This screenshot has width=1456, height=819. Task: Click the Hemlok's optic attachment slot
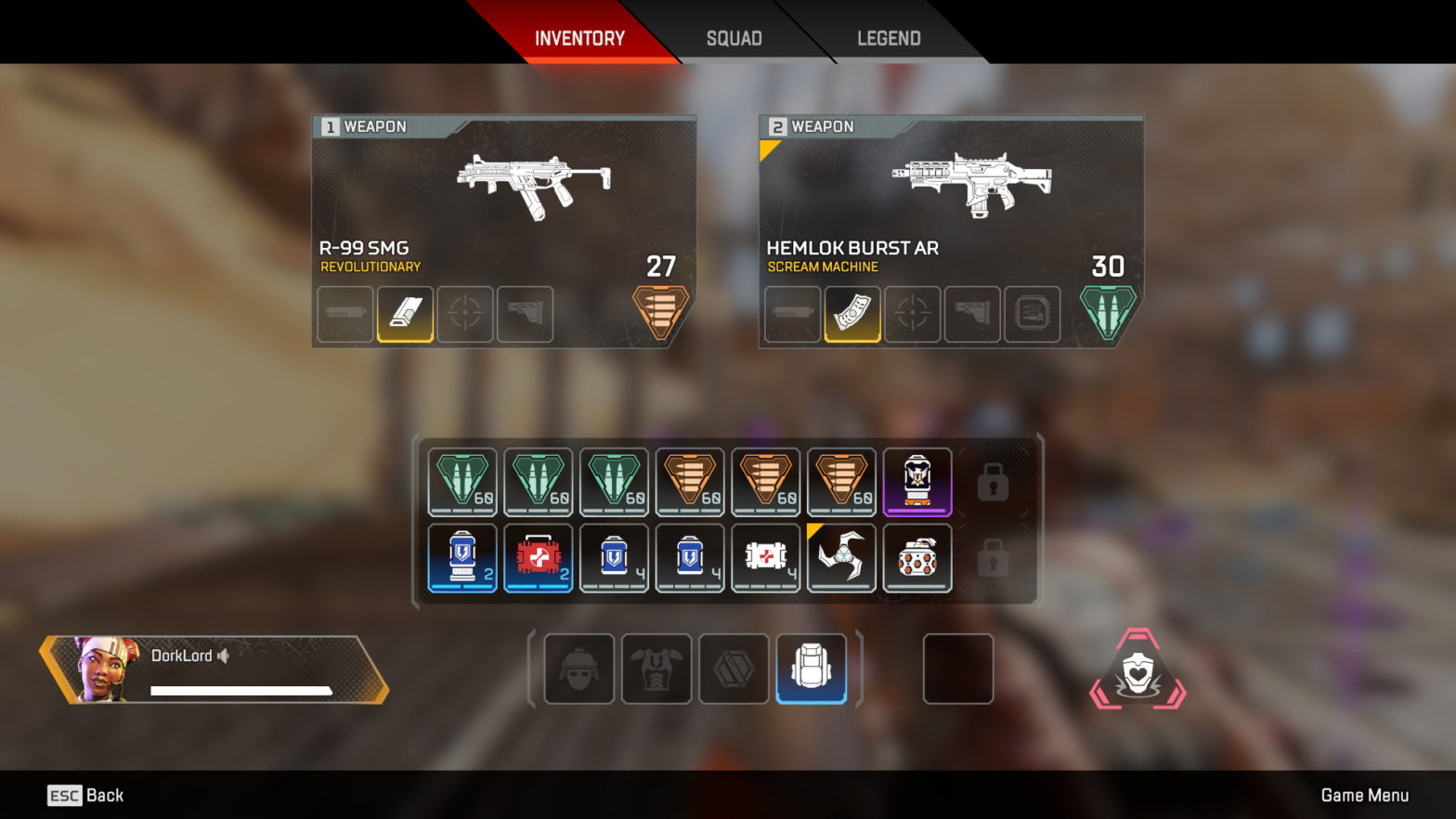[912, 314]
